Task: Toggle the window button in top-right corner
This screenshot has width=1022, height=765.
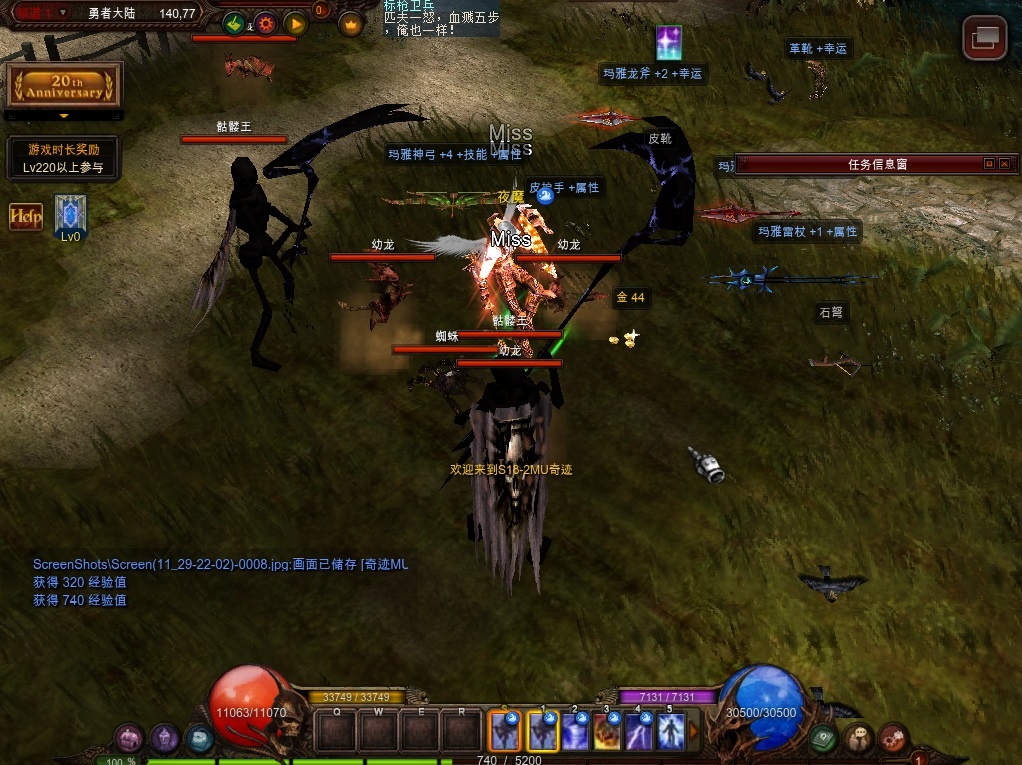Action: tap(984, 38)
